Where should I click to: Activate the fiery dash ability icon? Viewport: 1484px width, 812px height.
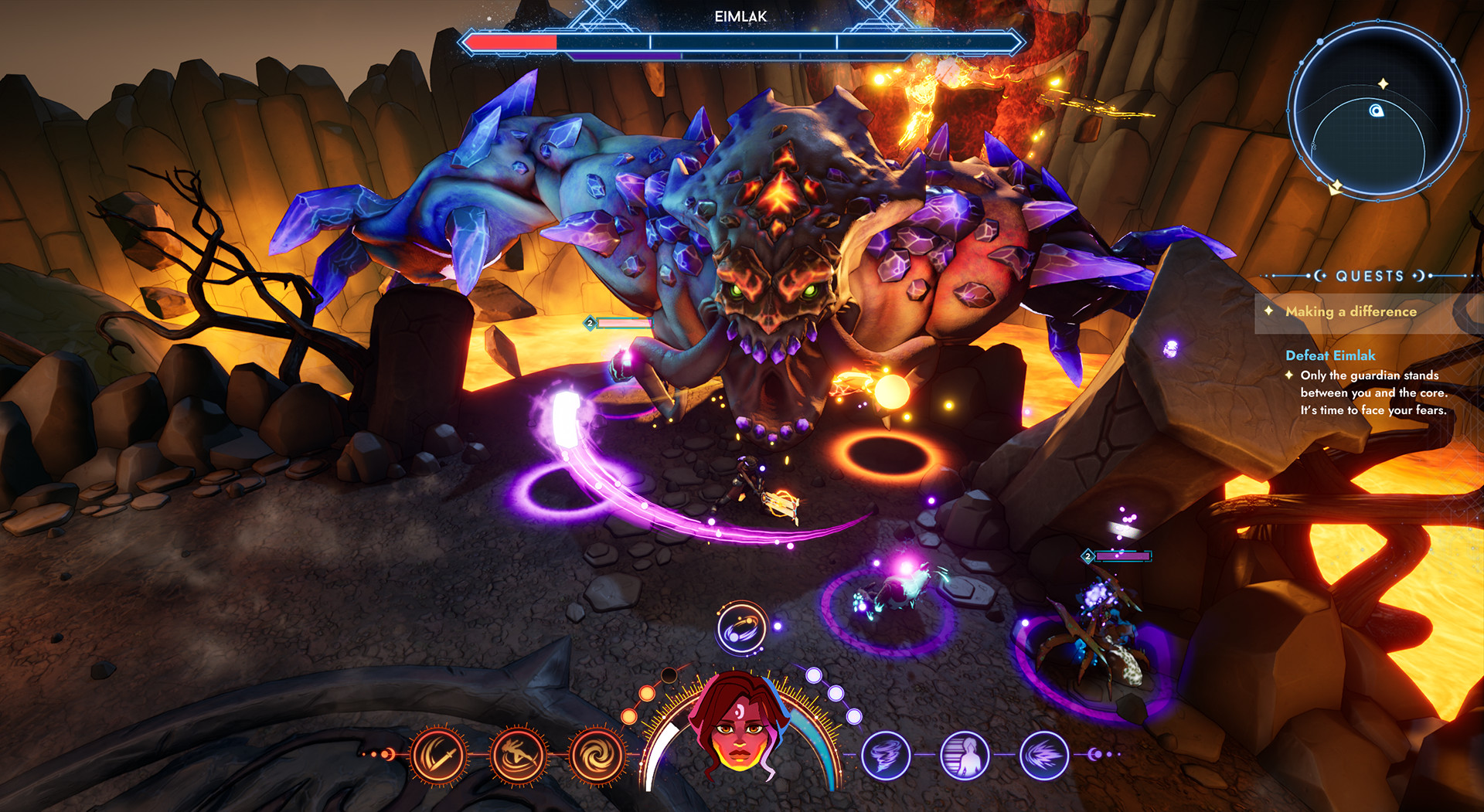519,756
